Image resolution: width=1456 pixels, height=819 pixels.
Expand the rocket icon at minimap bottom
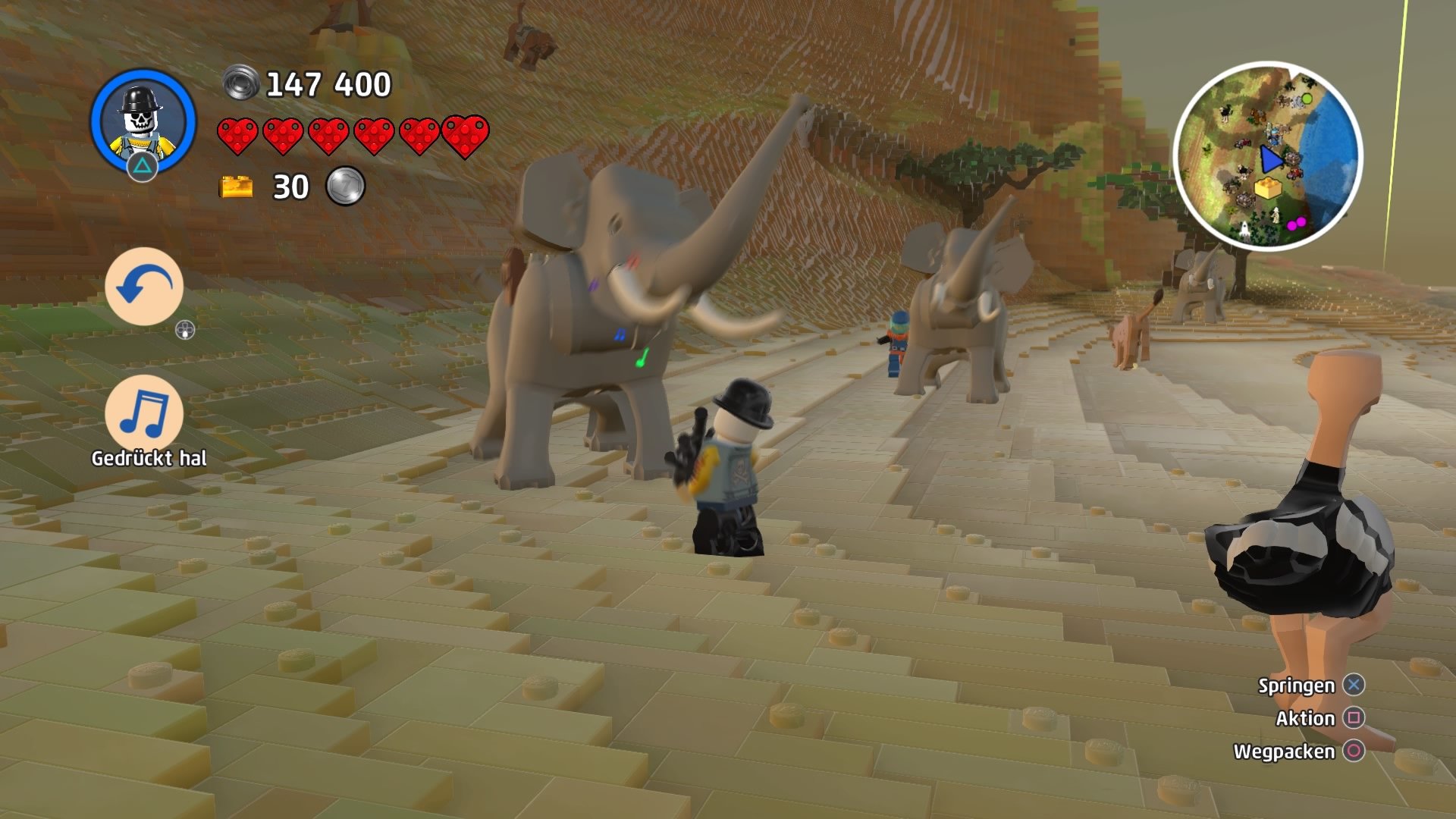tap(1245, 231)
